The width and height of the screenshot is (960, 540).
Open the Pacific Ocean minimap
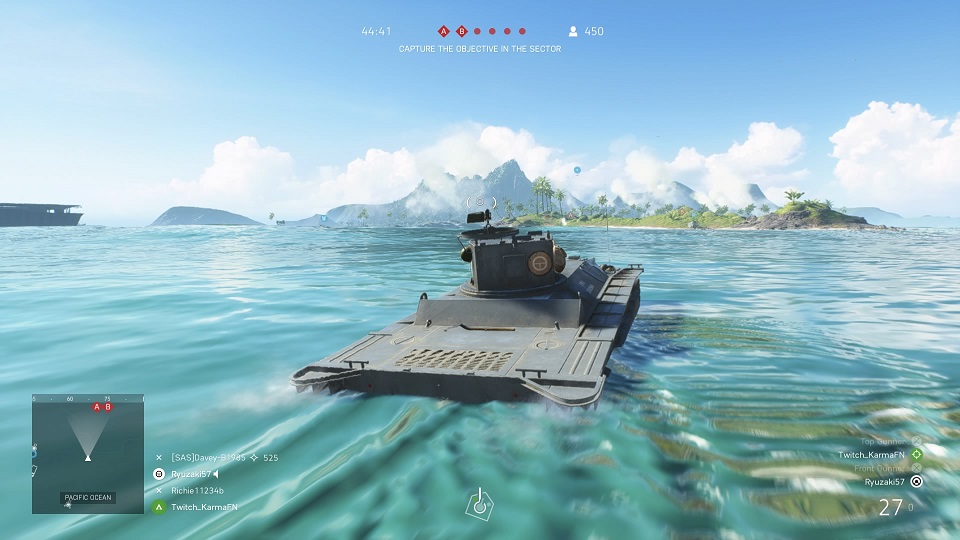(87, 452)
